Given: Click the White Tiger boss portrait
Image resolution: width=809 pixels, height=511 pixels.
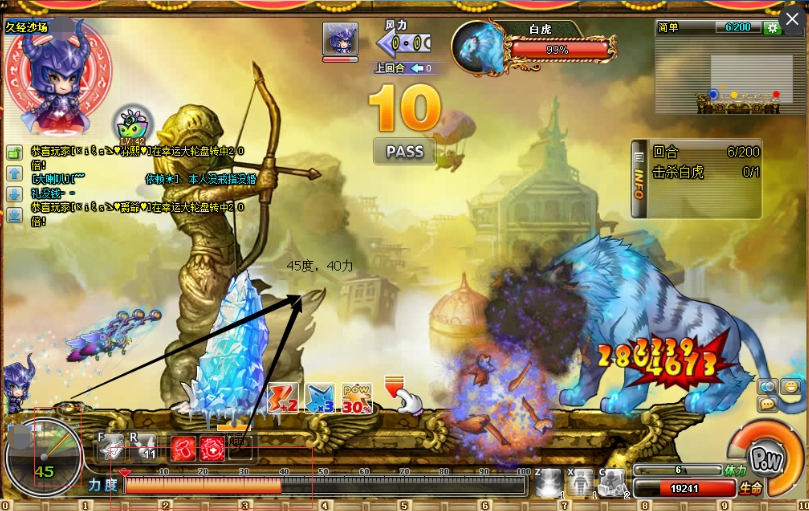Looking at the screenshot, I should tap(479, 48).
